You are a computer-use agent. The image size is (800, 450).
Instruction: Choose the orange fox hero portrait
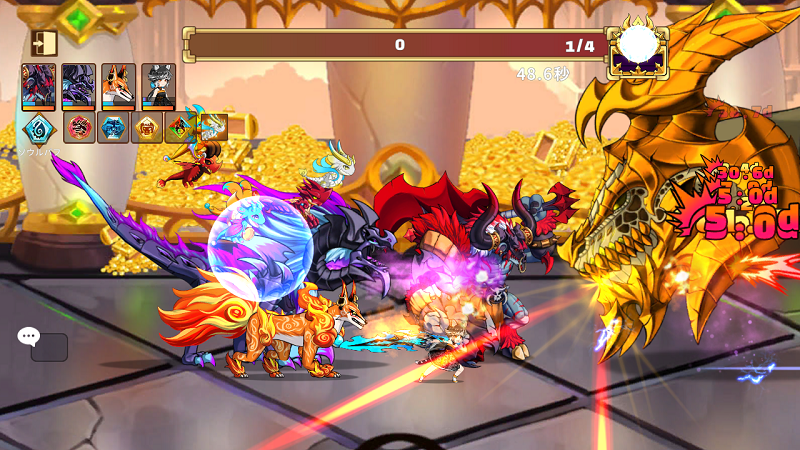[x=119, y=86]
